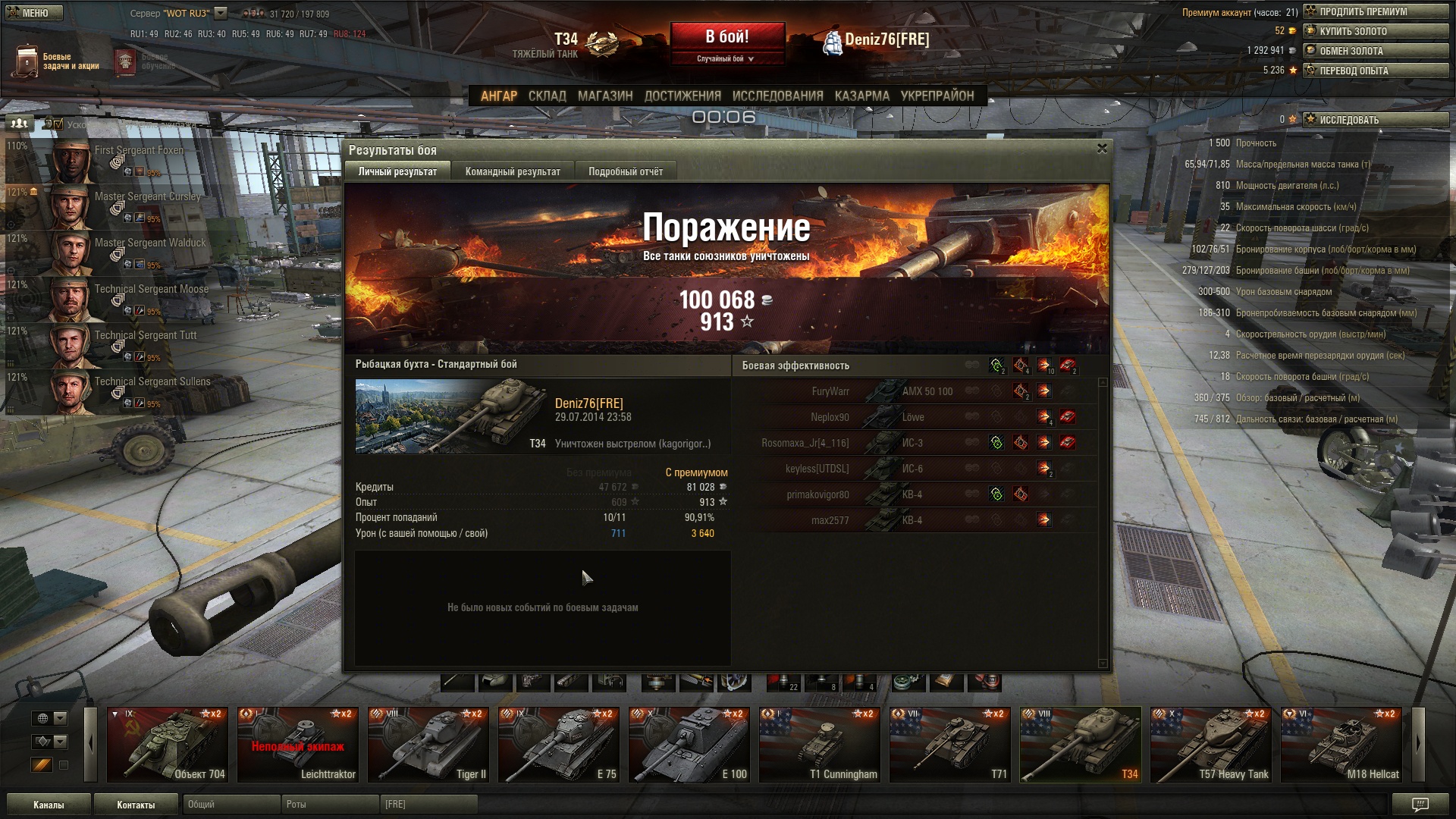Switch to Командный результат tab
Screen dimensions: 1456x819
(513, 172)
